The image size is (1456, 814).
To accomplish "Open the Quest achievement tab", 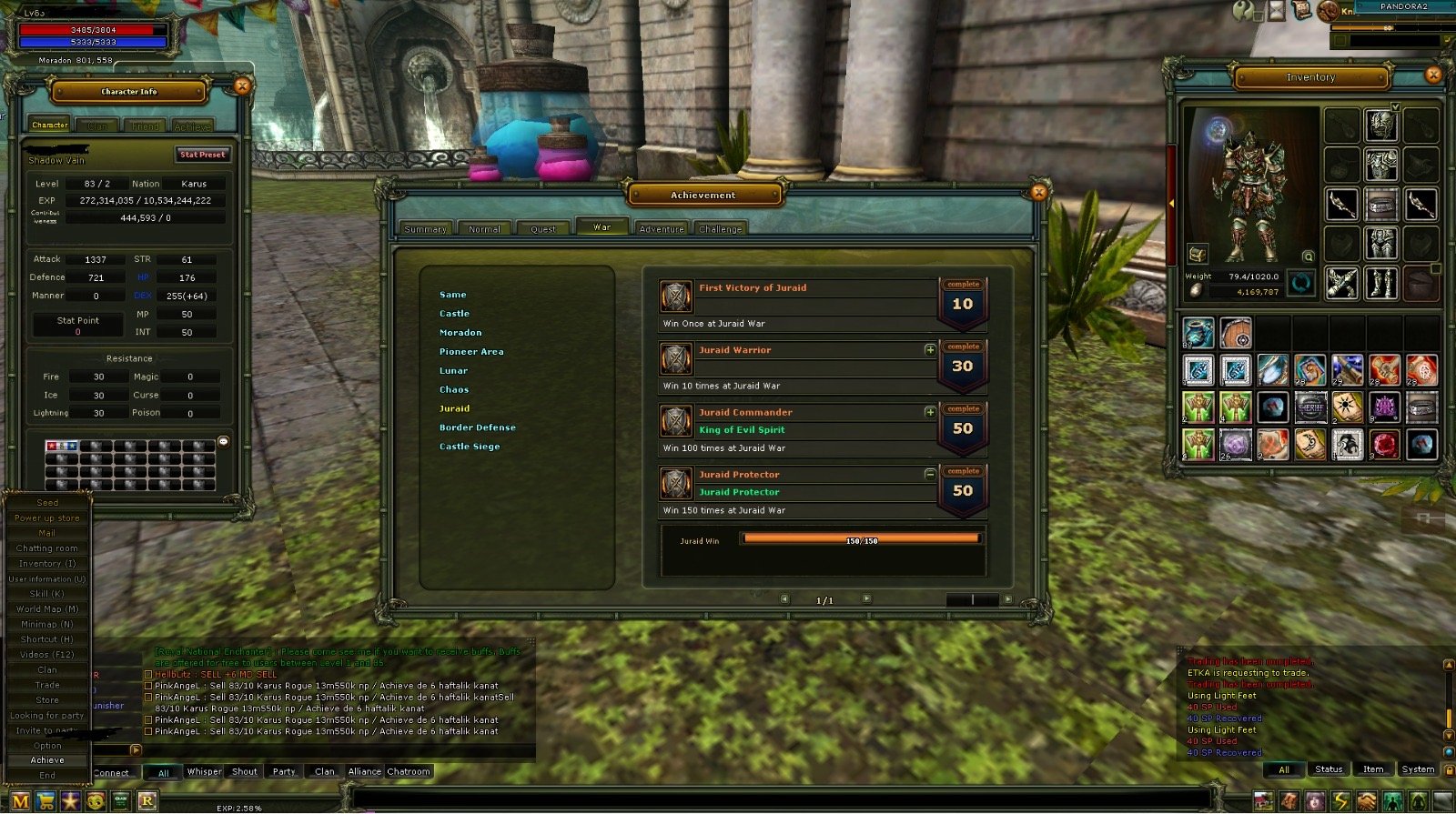I will [543, 229].
